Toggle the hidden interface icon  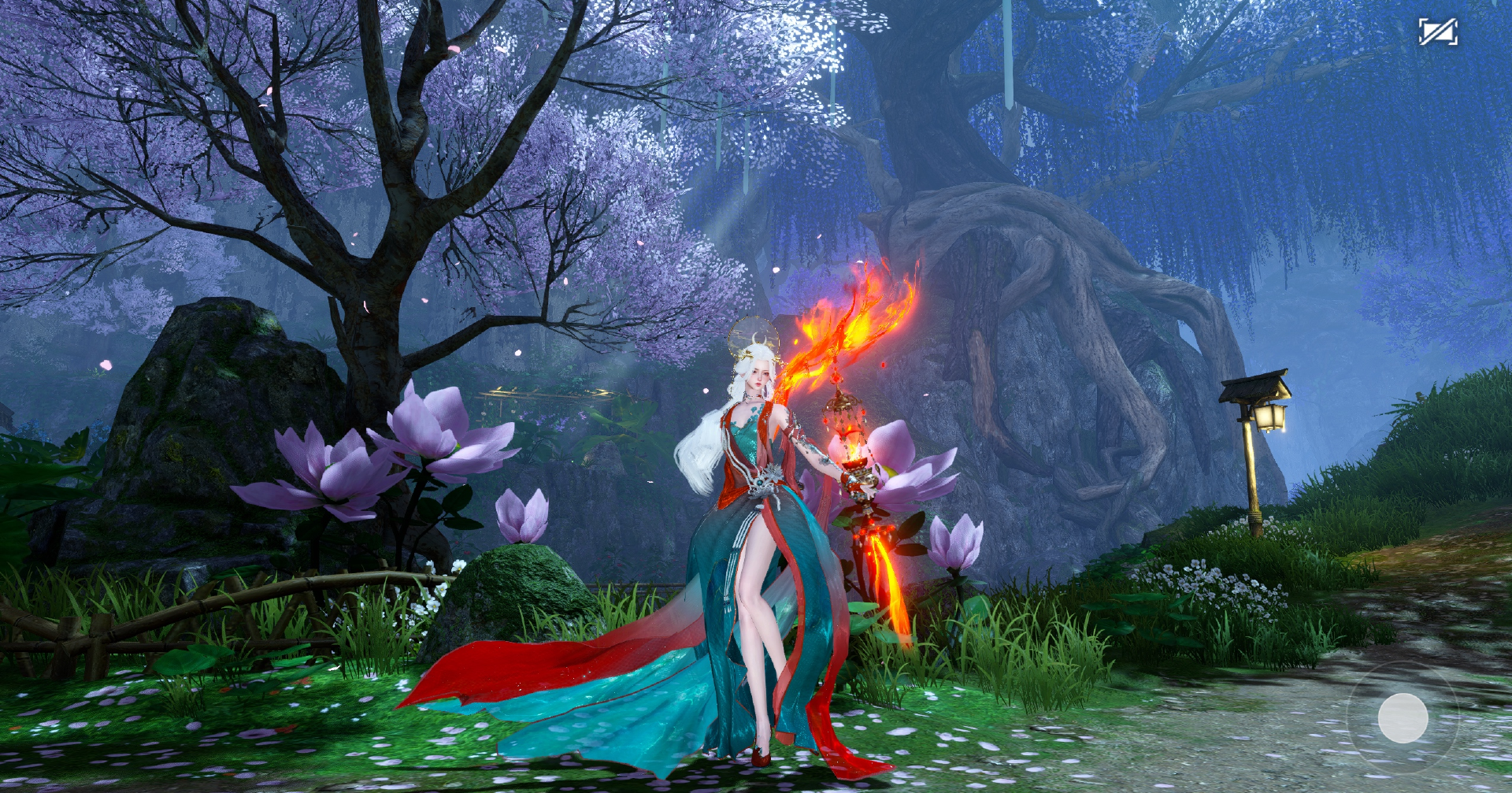1437,32
